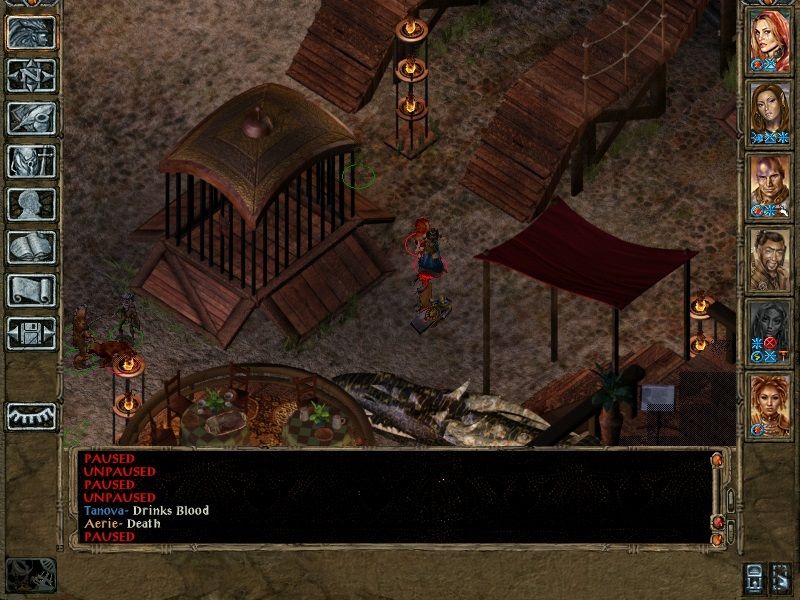
Task: Open the priest scroll with the scroll button
Action: pyautogui.click(x=31, y=290)
